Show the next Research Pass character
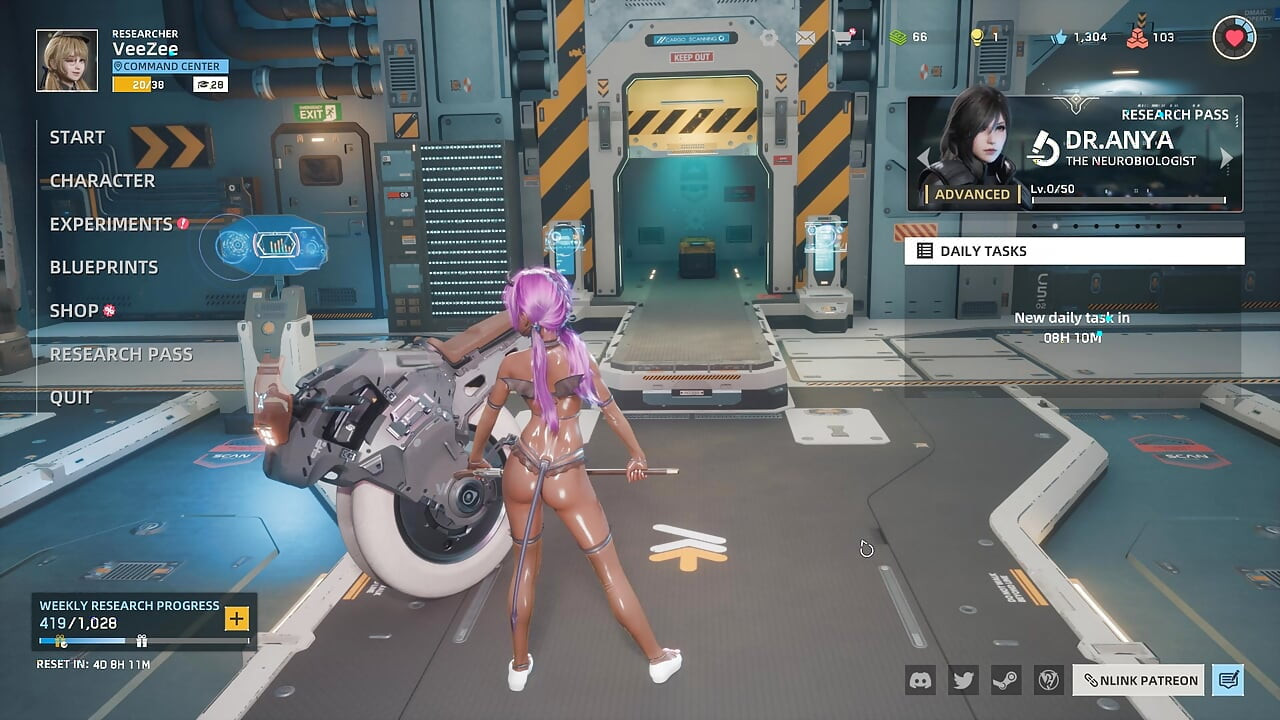The width and height of the screenshot is (1280, 720). (x=1227, y=158)
